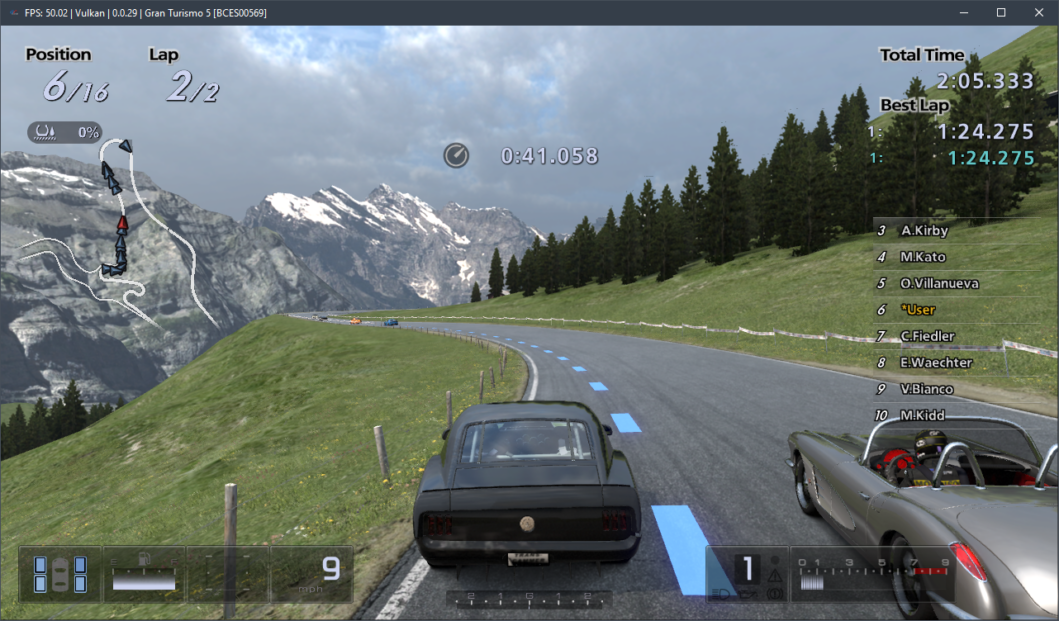Pick E.Waechter's row in the standings
Viewport: 1059px width, 621px height.
coord(936,363)
